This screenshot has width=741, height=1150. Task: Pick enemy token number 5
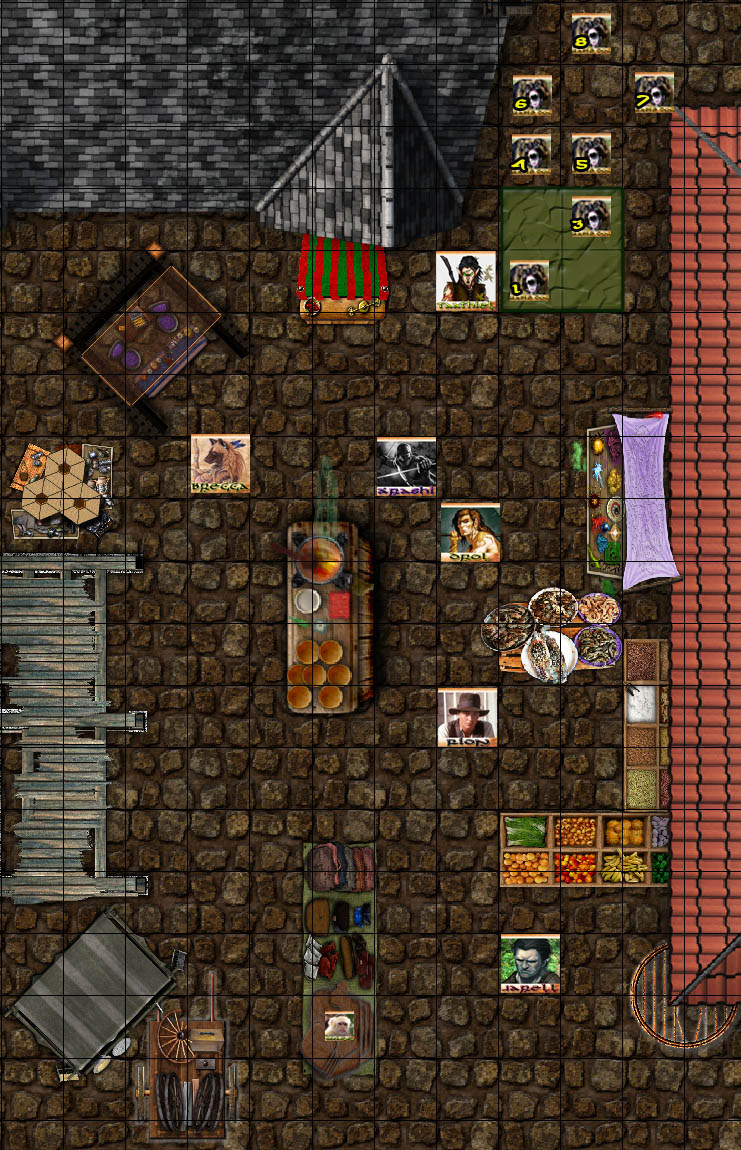click(x=591, y=155)
